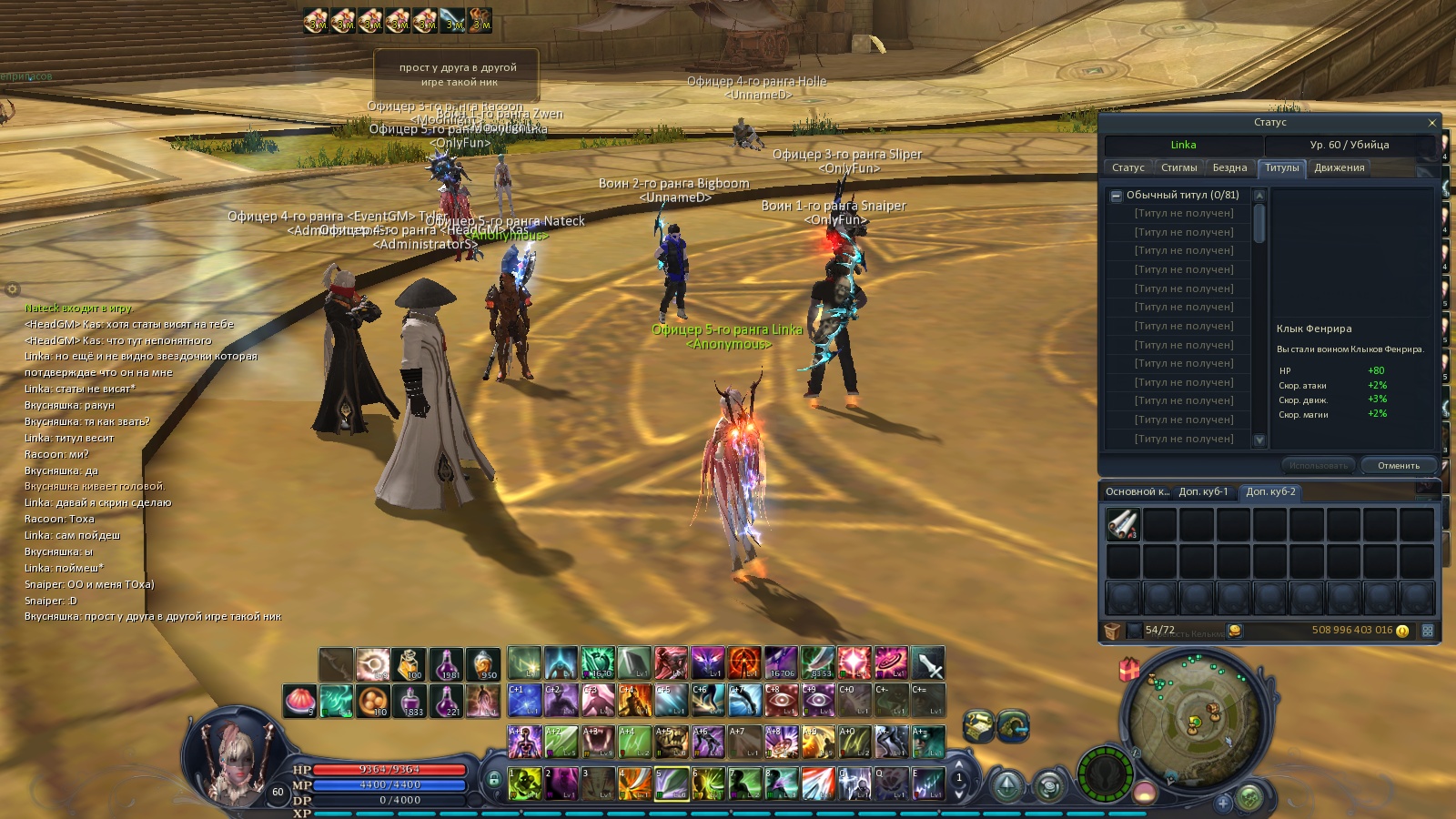Screen dimensions: 1456x819
Task: Activate the skill in hotbar slot 1
Action: pyautogui.click(x=524, y=784)
